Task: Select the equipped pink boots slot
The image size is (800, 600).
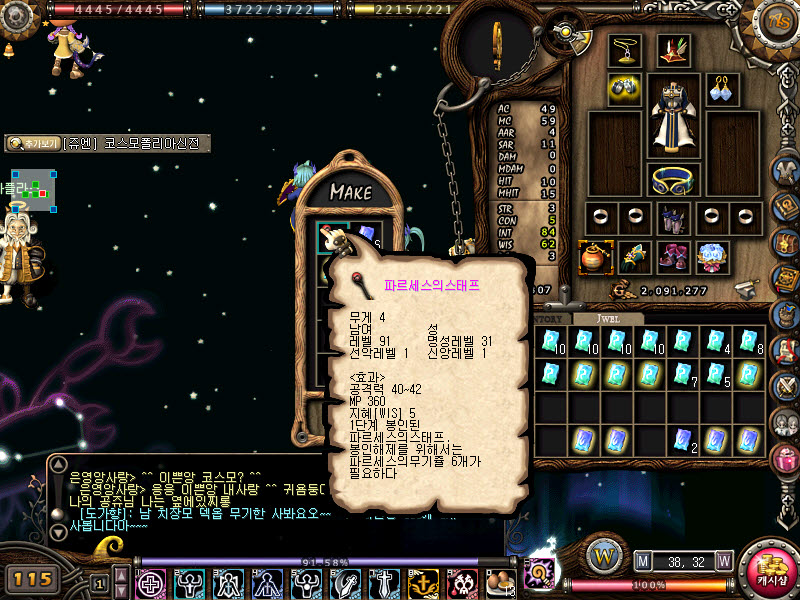Action: pyautogui.click(x=673, y=257)
